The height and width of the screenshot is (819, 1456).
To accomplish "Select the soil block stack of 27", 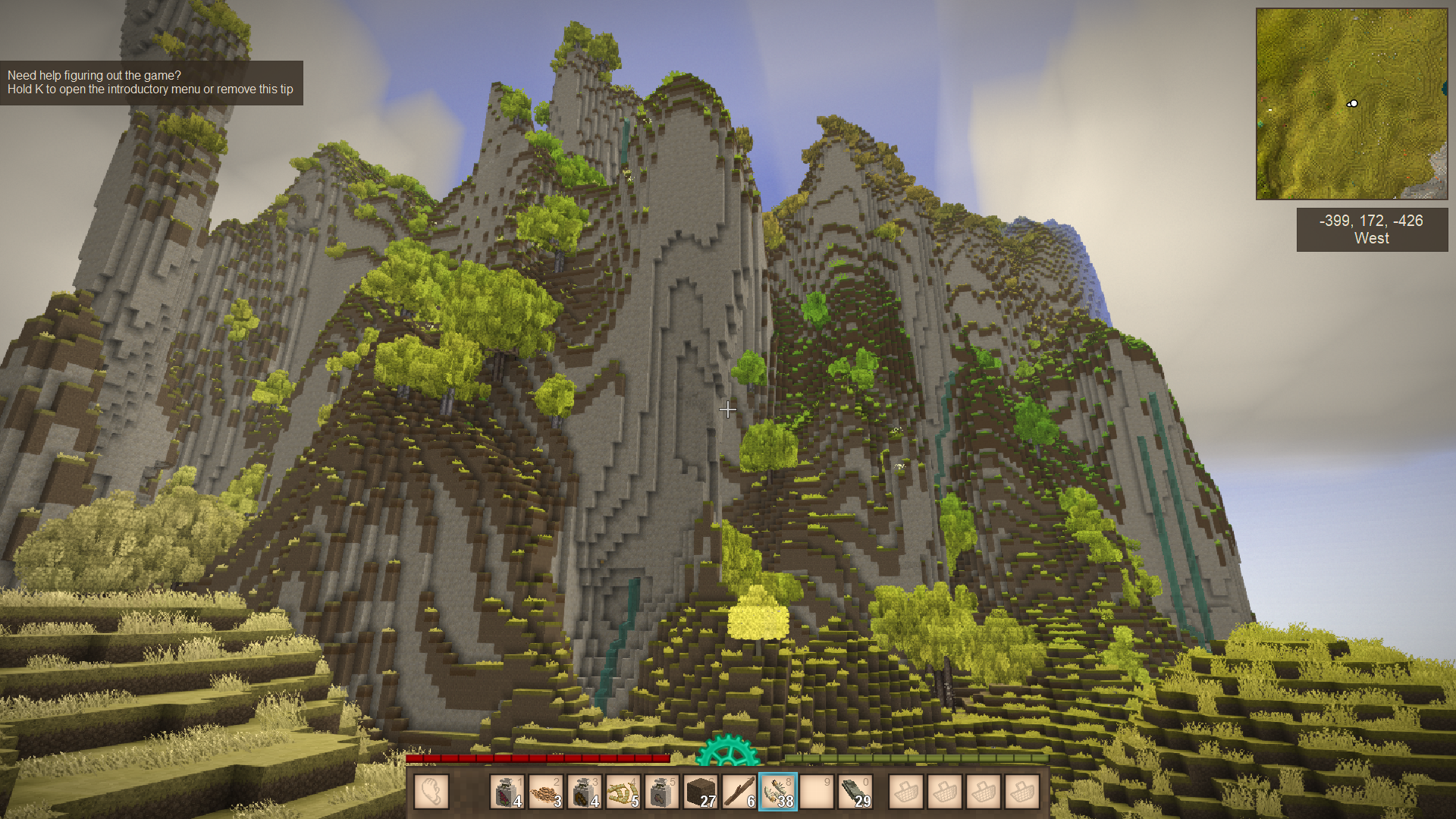I will pyautogui.click(x=701, y=792).
